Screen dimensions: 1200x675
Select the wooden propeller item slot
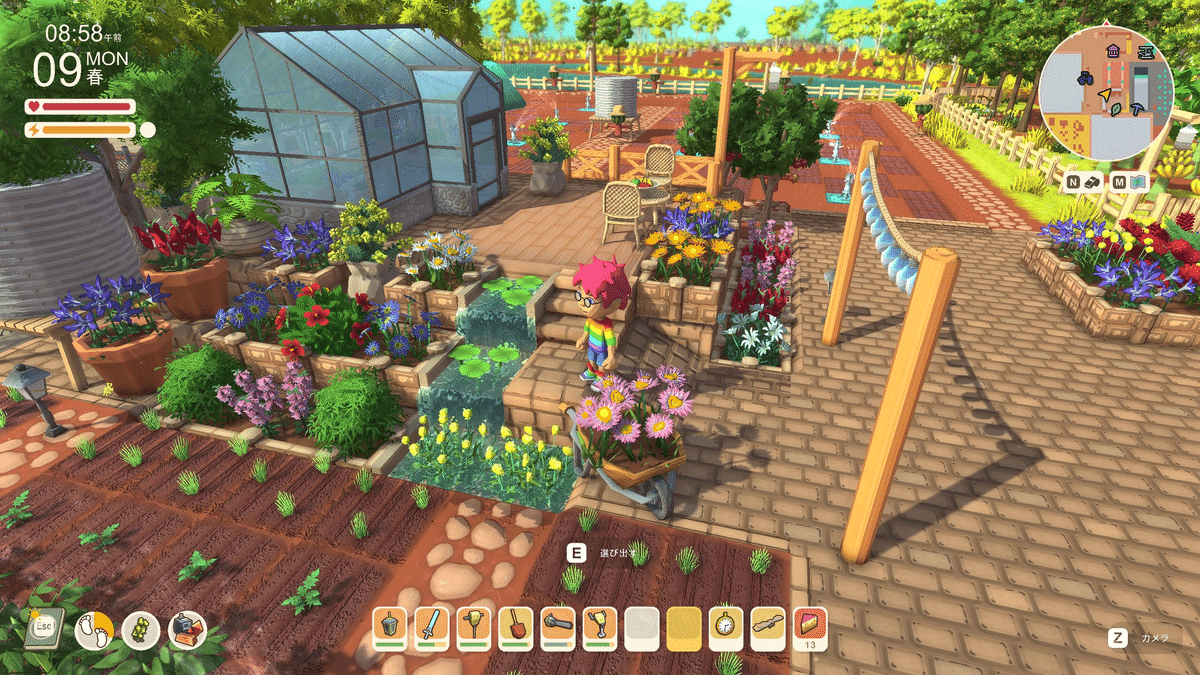768,627
